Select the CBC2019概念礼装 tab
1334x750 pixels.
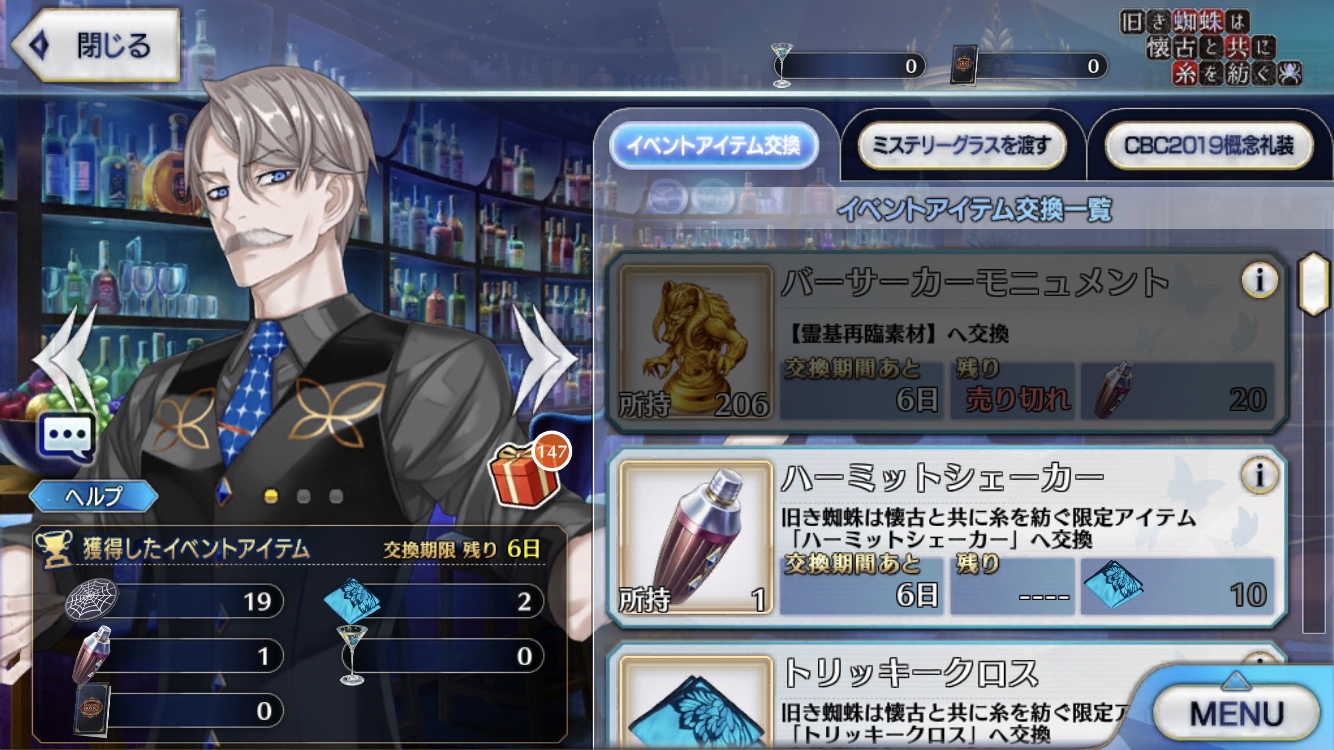click(1208, 147)
